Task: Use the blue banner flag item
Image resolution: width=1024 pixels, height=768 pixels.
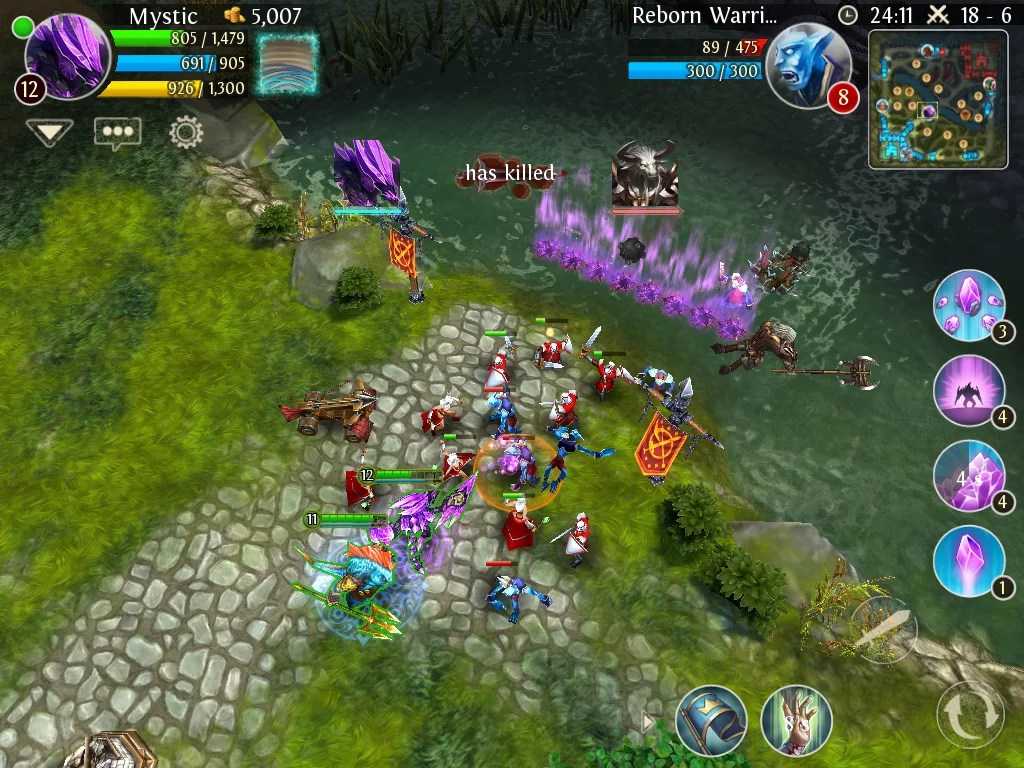Action: point(711,720)
